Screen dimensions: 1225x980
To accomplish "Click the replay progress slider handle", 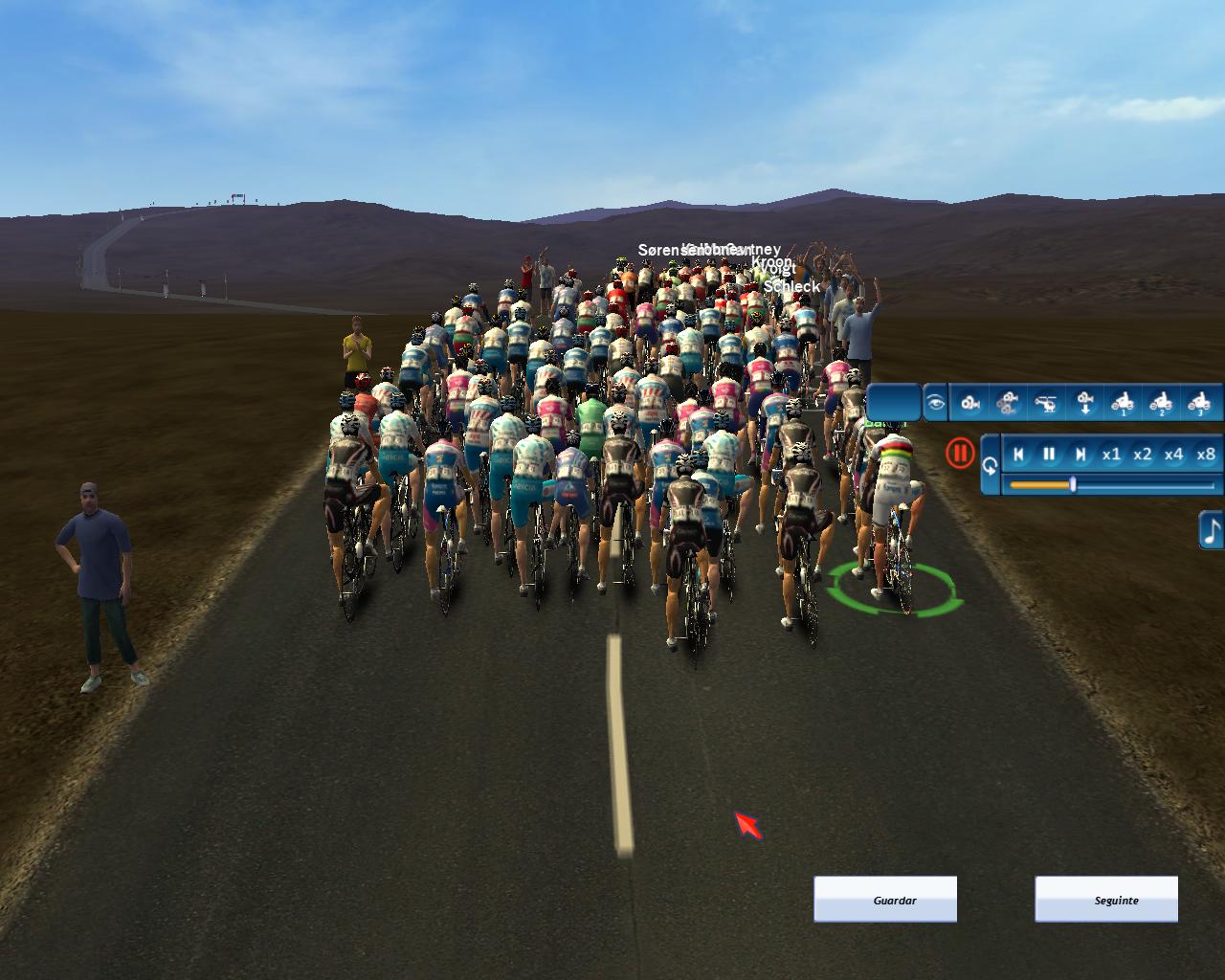I will pyautogui.click(x=1073, y=485).
